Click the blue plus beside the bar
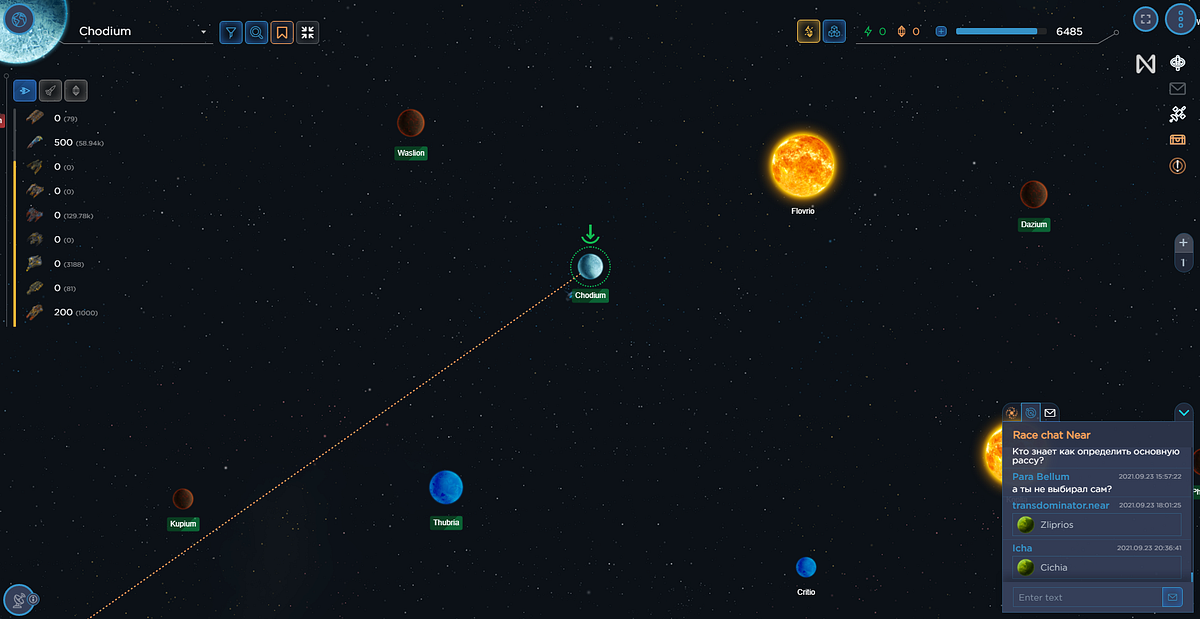 tap(941, 31)
